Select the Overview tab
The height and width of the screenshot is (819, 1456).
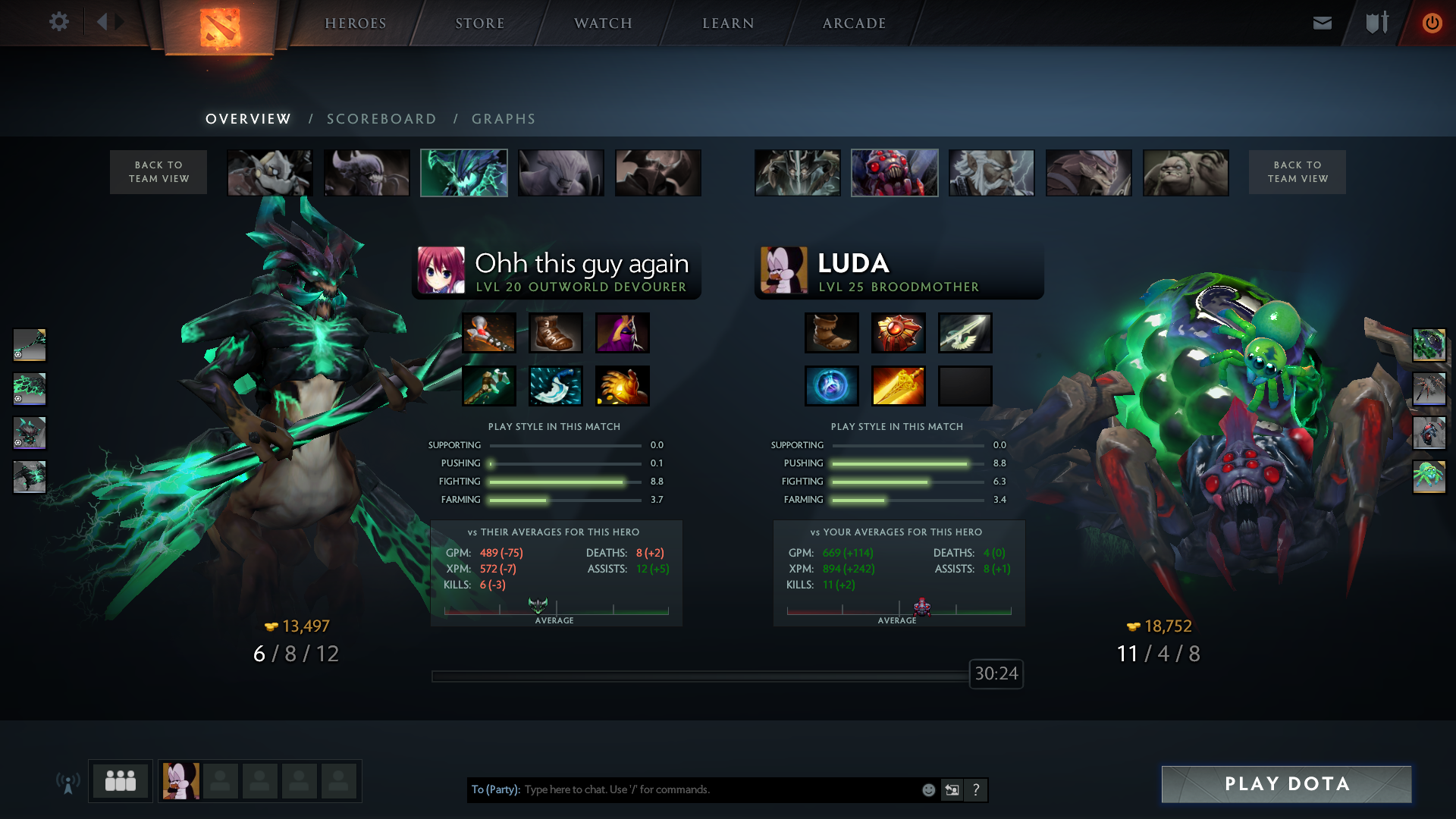[248, 119]
